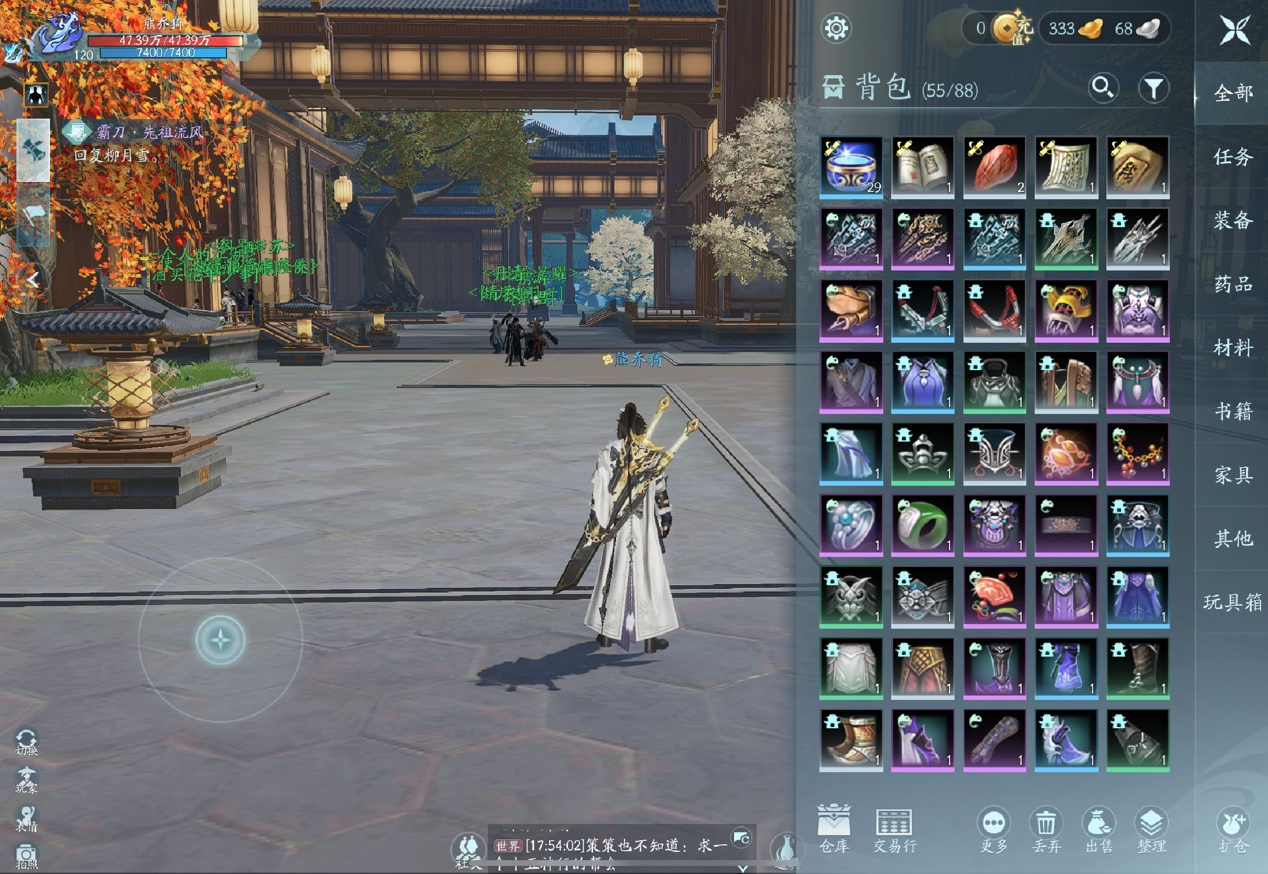Select the blue bowl item stack of 29

[x=851, y=167]
